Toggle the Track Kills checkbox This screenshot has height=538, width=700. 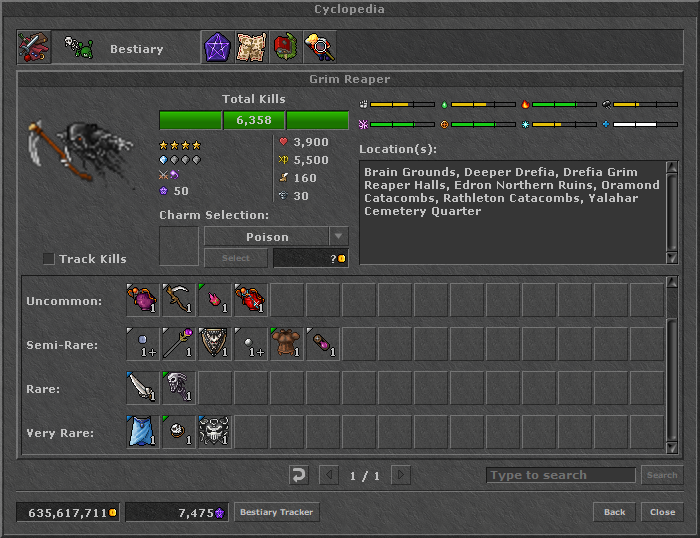(49, 259)
